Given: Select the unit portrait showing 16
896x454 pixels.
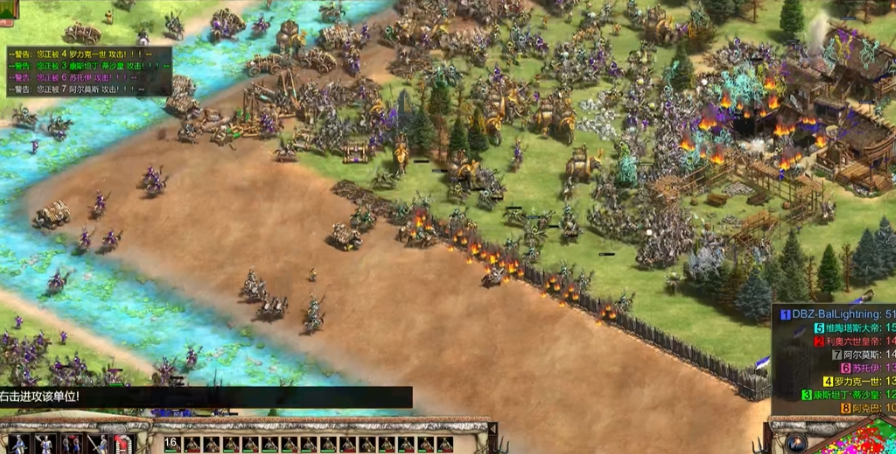Looking at the screenshot, I should coord(171,443).
